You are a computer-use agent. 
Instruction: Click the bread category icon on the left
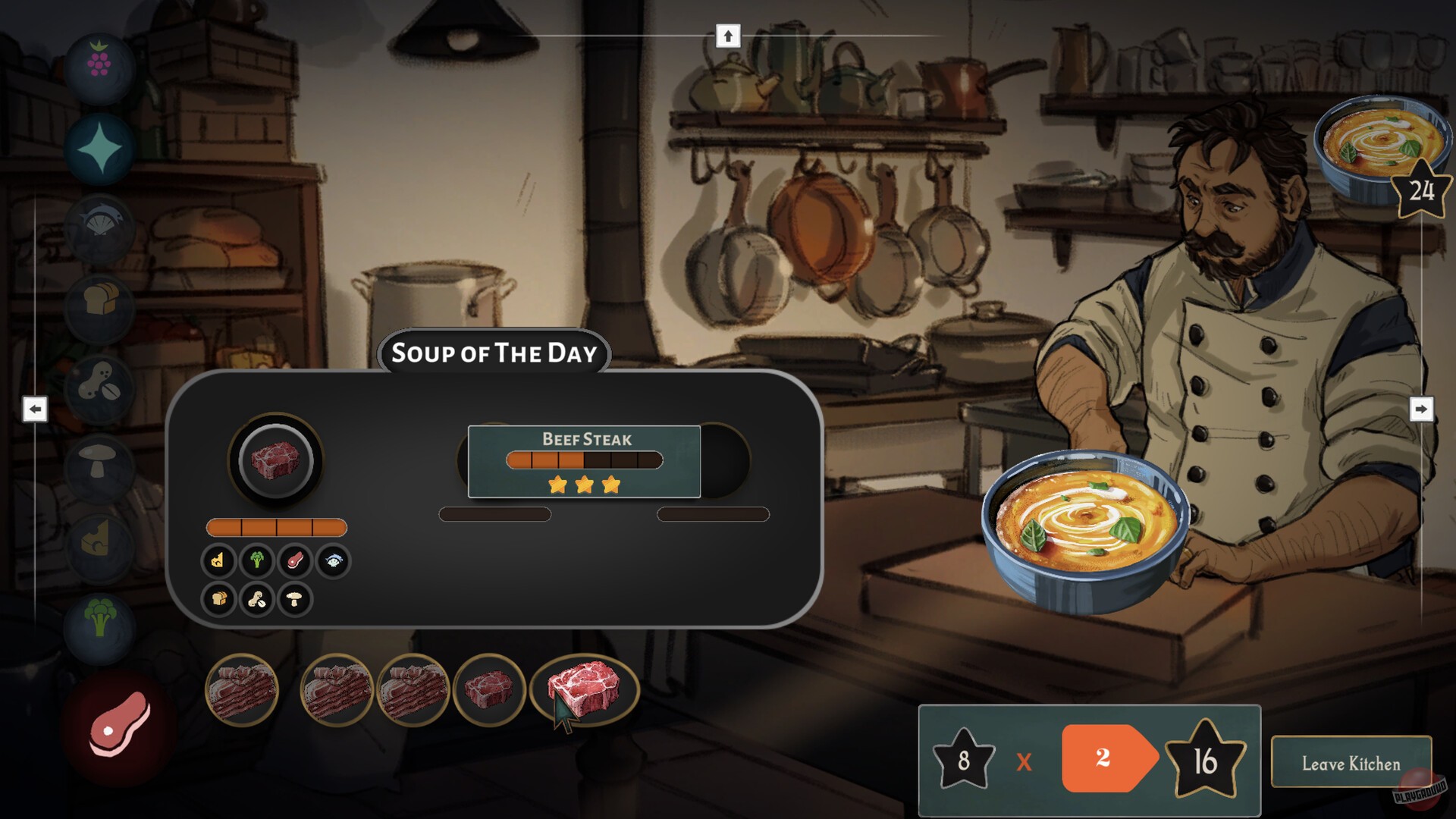[101, 307]
